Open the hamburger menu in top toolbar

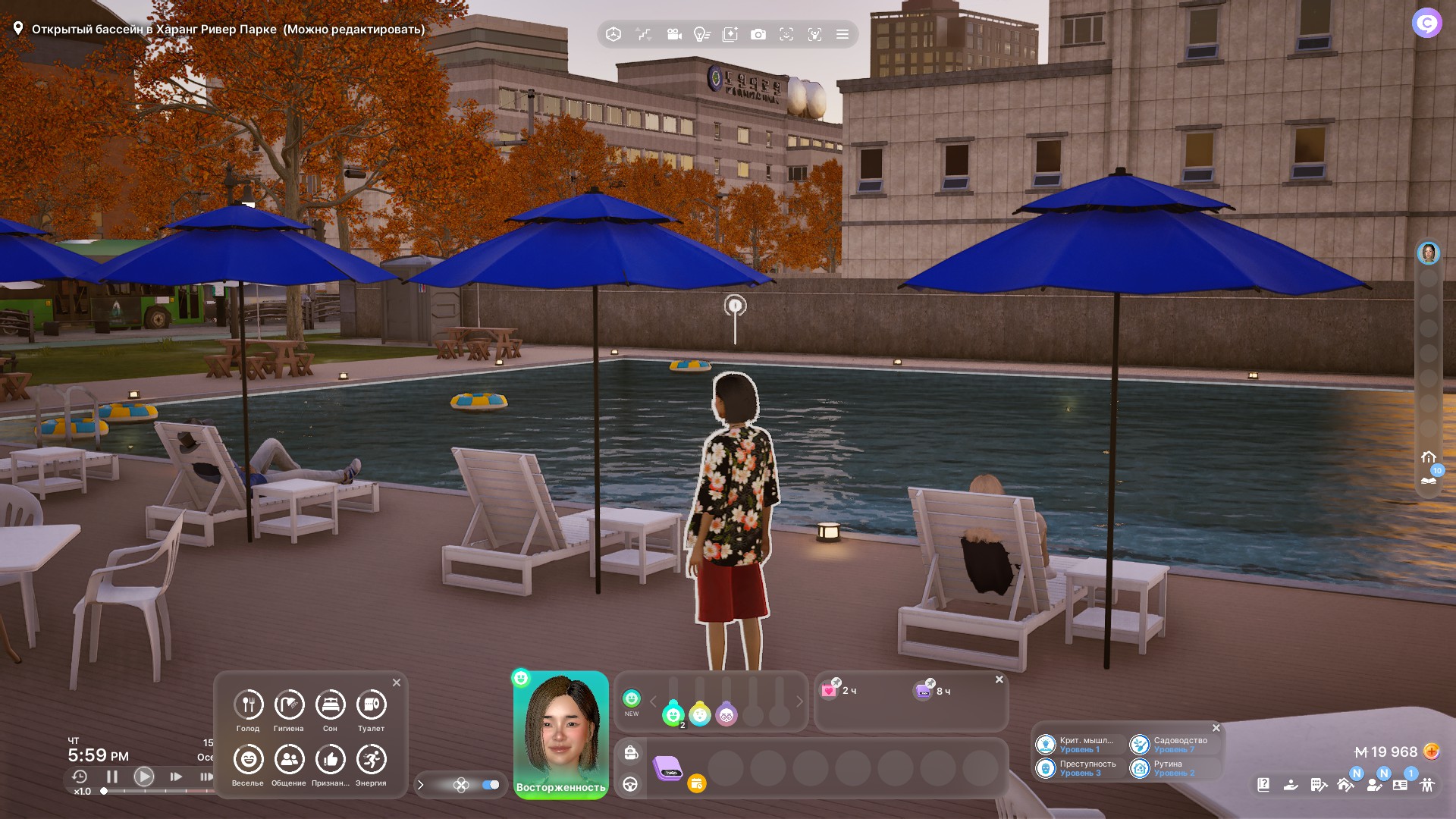pyautogui.click(x=842, y=34)
